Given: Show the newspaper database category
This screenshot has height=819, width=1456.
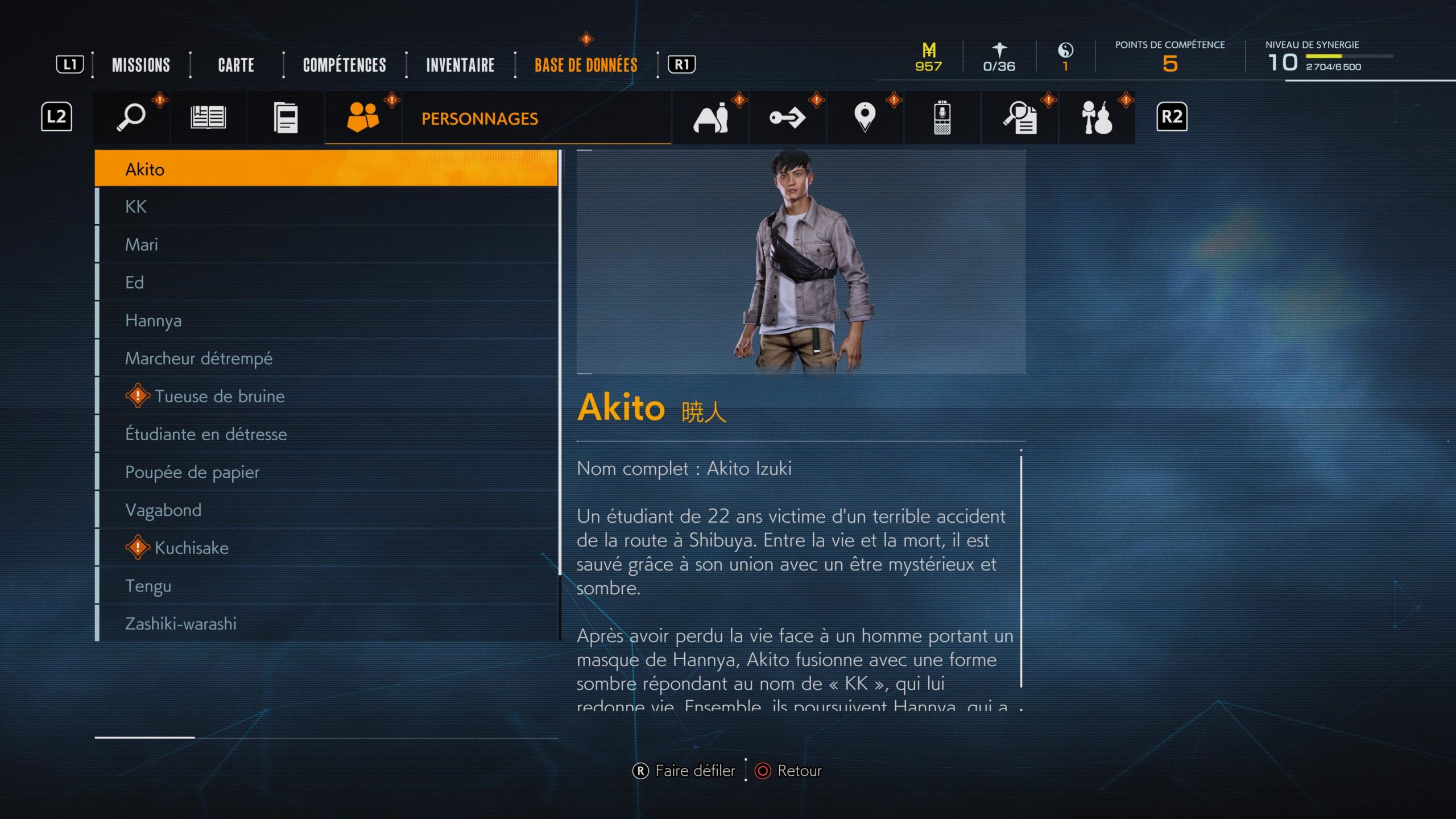Looking at the screenshot, I should pyautogui.click(x=208, y=117).
